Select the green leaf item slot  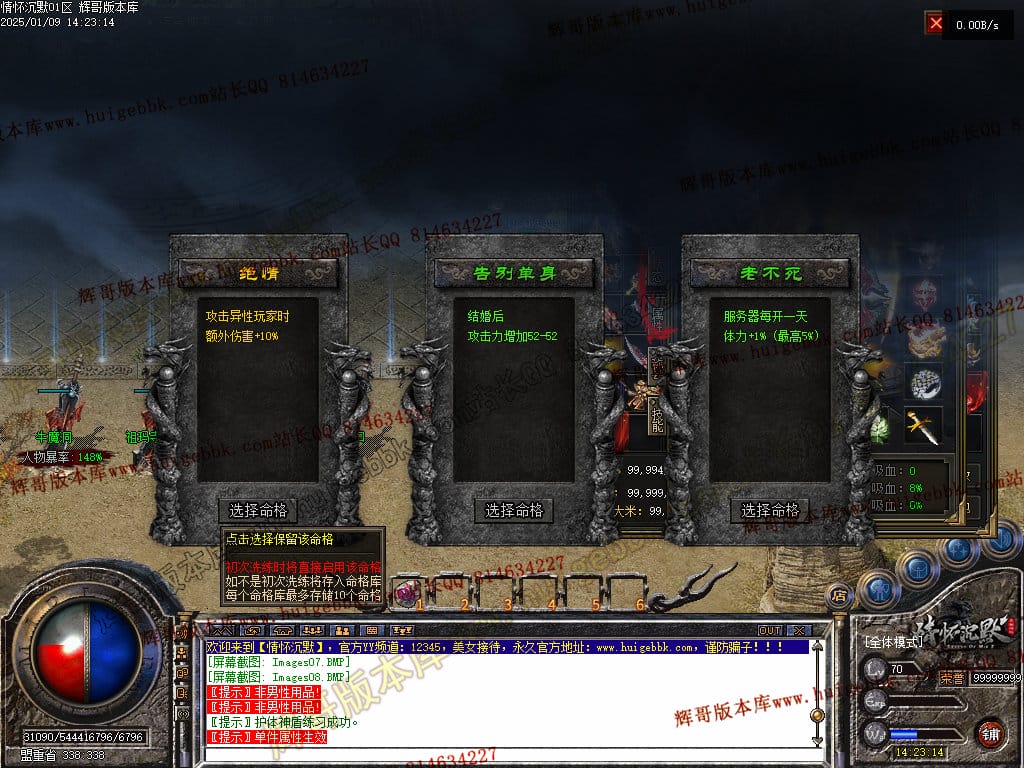tap(880, 428)
